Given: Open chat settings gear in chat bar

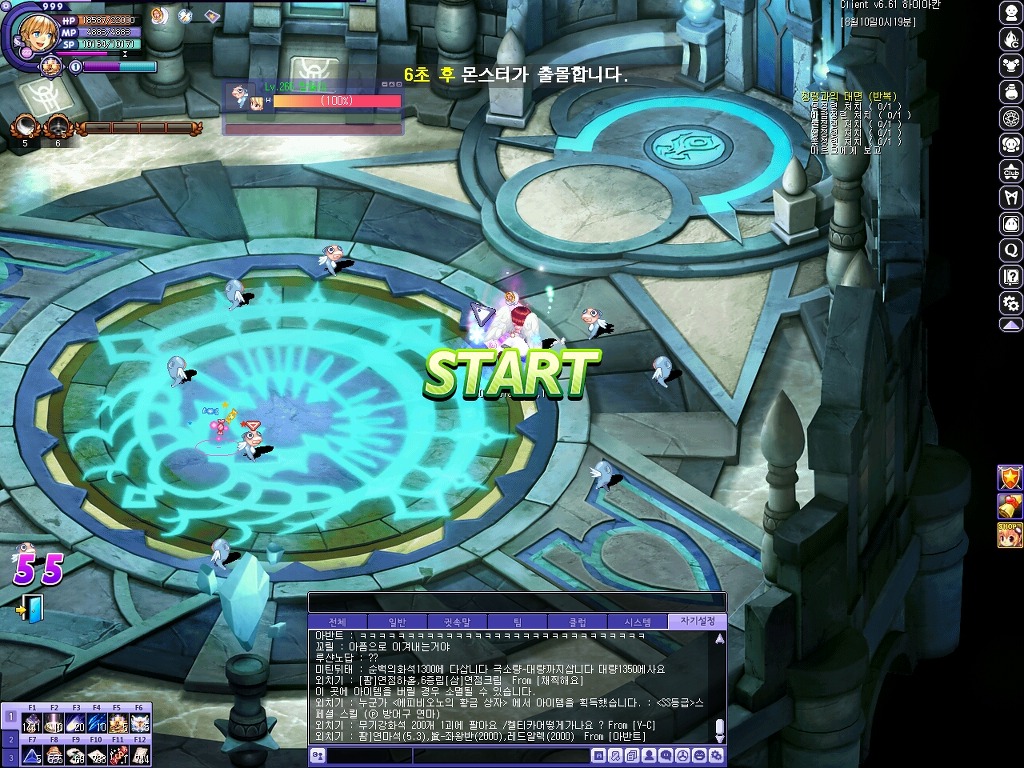Looking at the screenshot, I should (x=714, y=757).
